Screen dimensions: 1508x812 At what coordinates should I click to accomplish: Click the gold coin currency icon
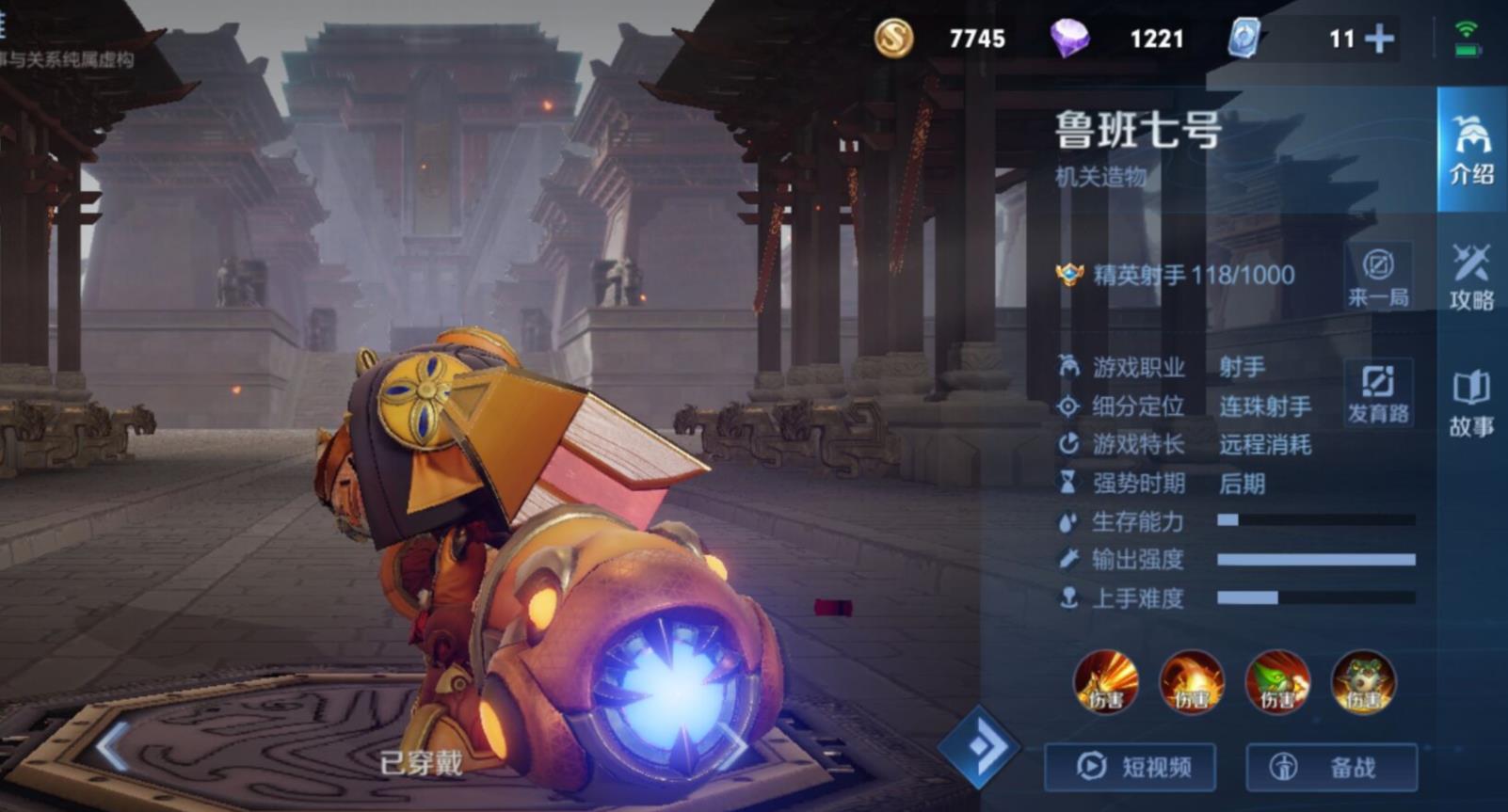coord(897,40)
